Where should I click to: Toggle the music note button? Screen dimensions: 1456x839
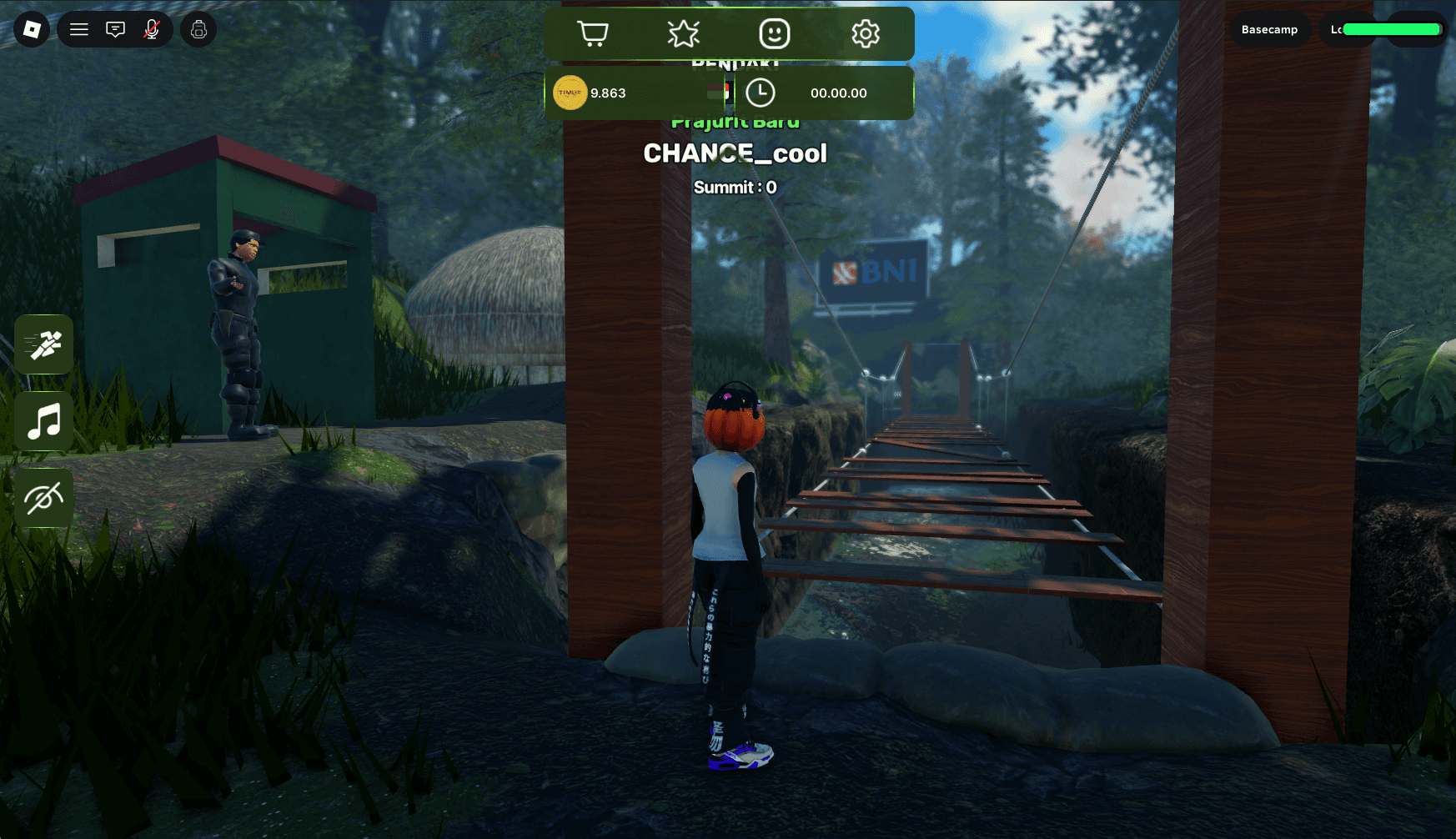click(x=44, y=421)
